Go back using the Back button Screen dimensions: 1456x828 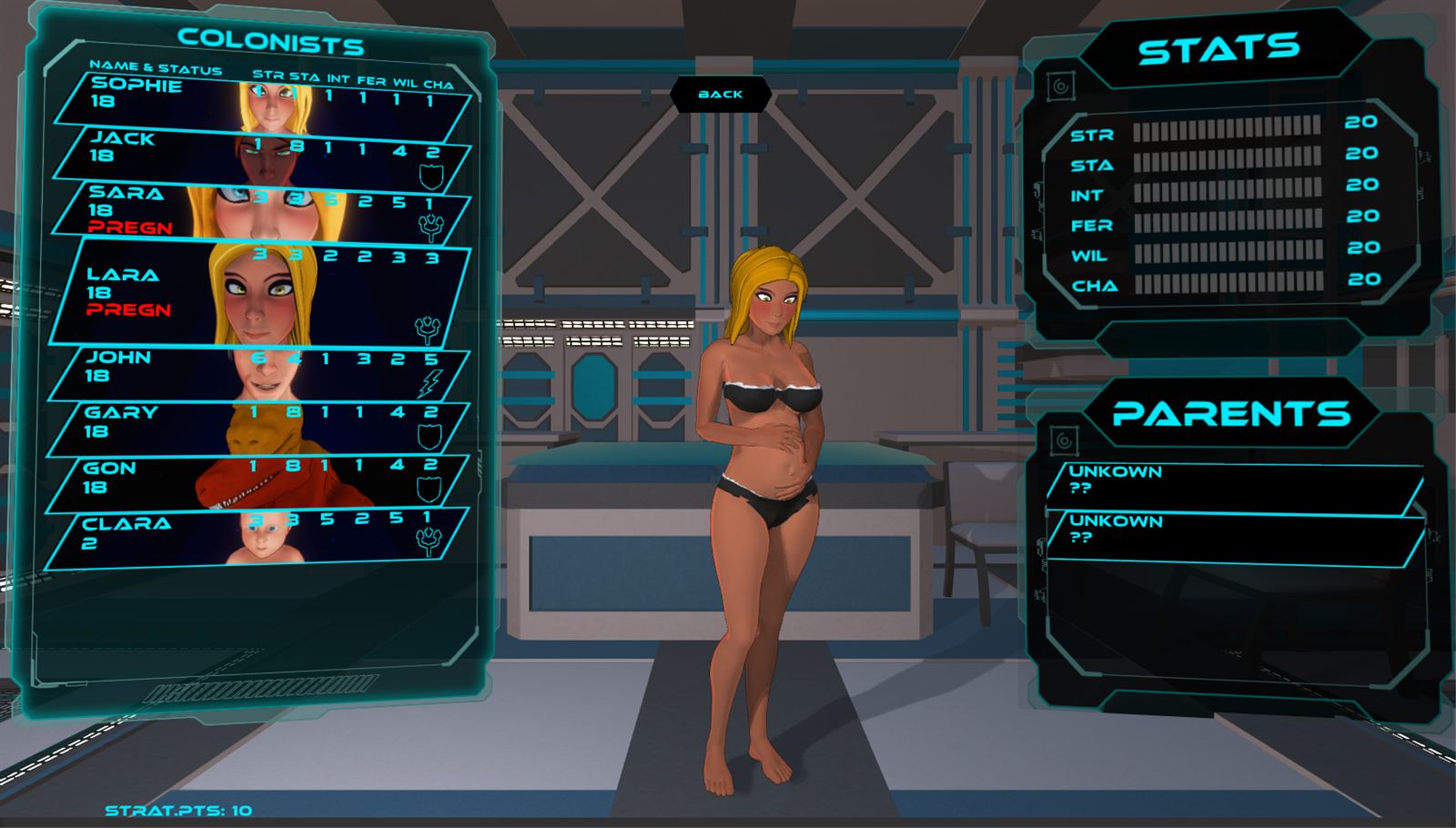721,94
